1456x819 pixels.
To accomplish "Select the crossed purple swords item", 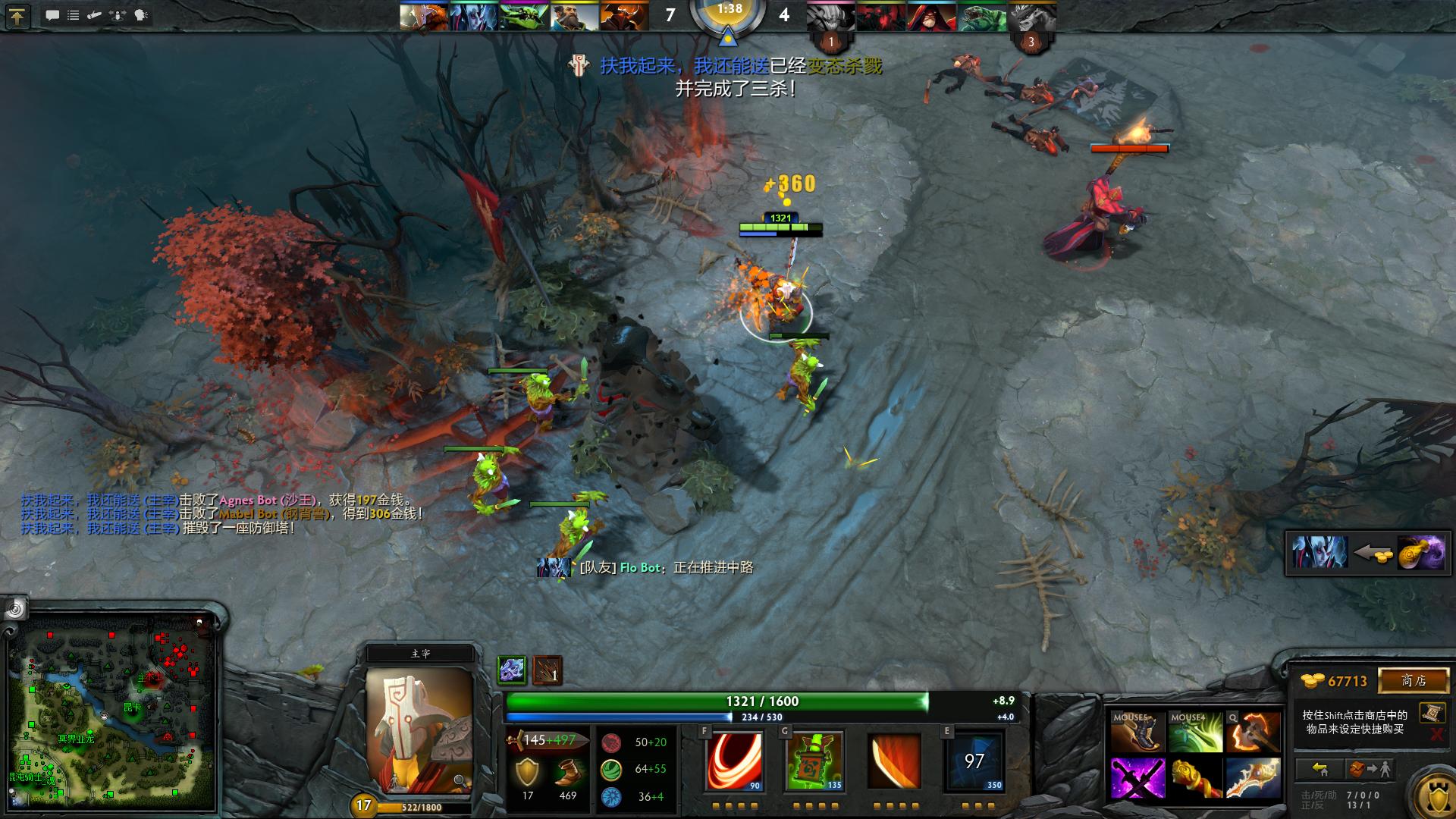I will (1137, 777).
